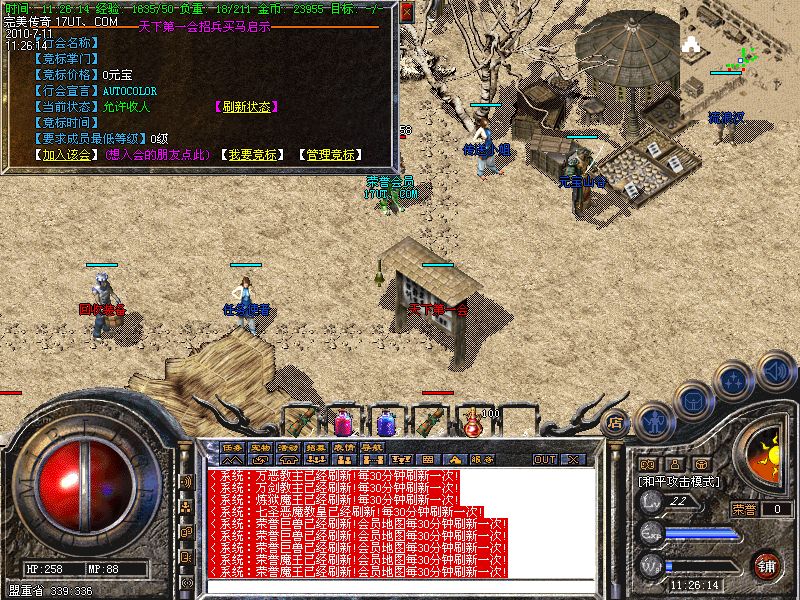Close the guild recruitment dialog
800x600 pixels.
407,11
